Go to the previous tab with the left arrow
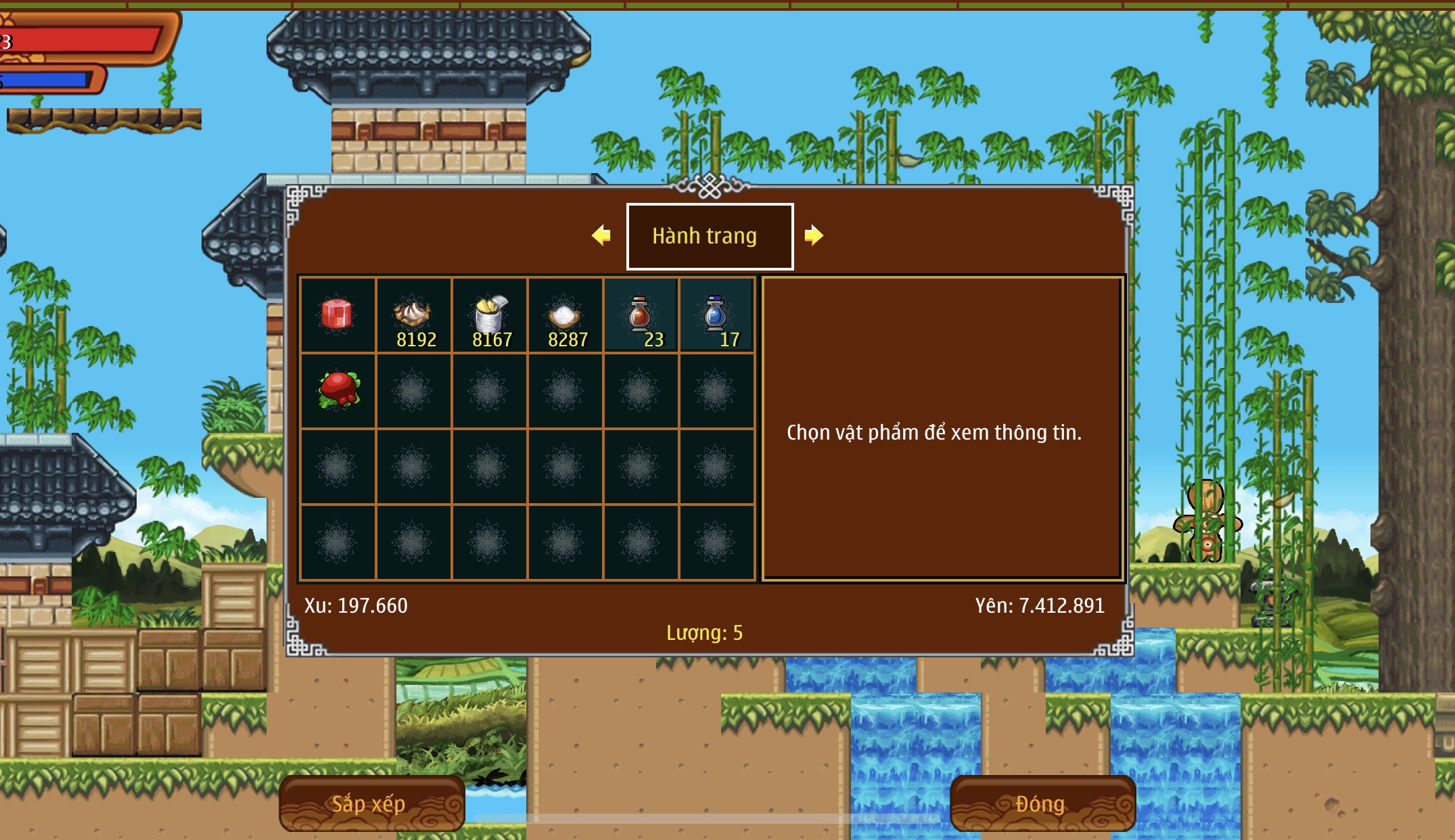The image size is (1455, 840). [601, 235]
